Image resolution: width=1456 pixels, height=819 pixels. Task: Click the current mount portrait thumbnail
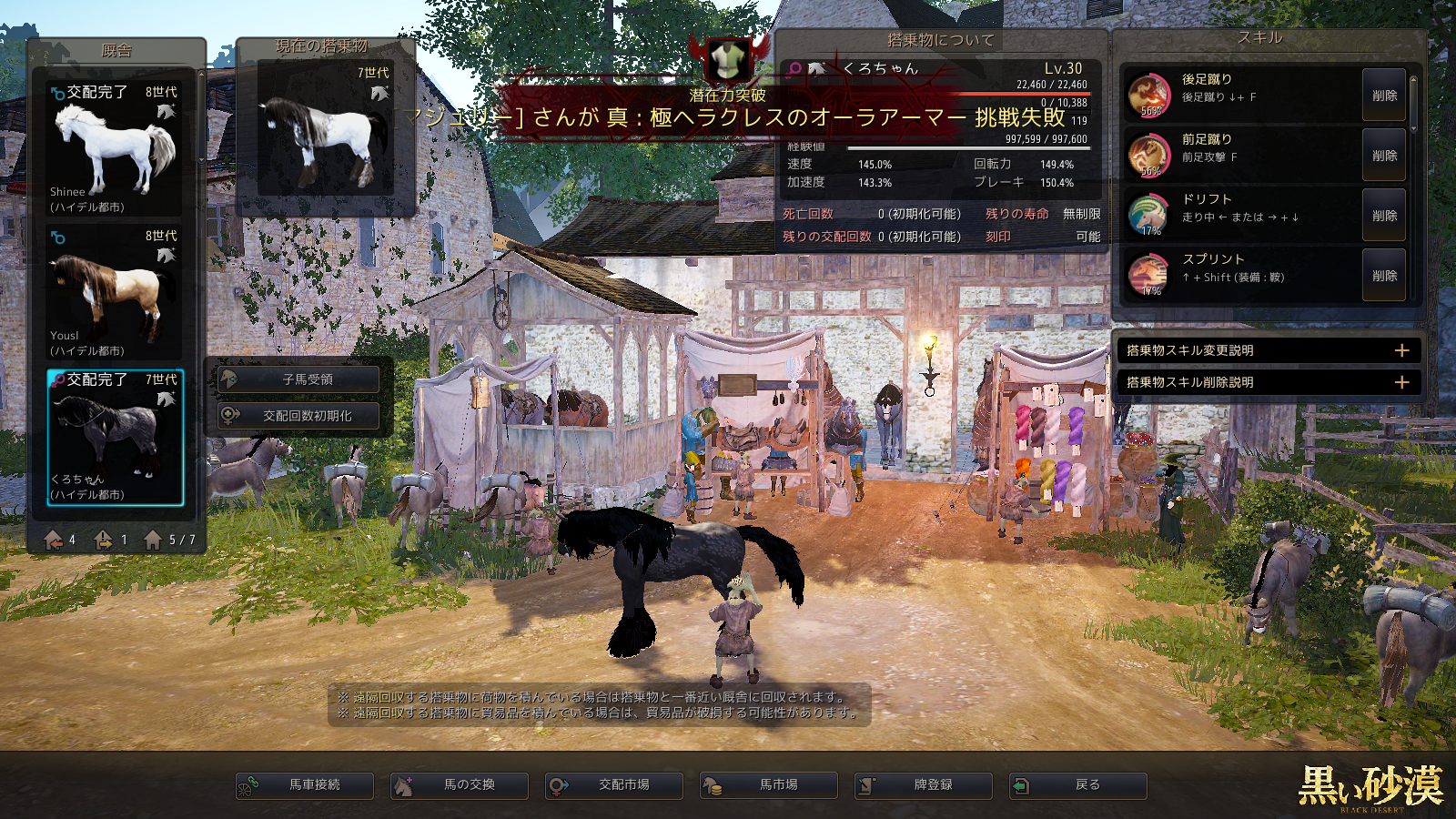325,127
